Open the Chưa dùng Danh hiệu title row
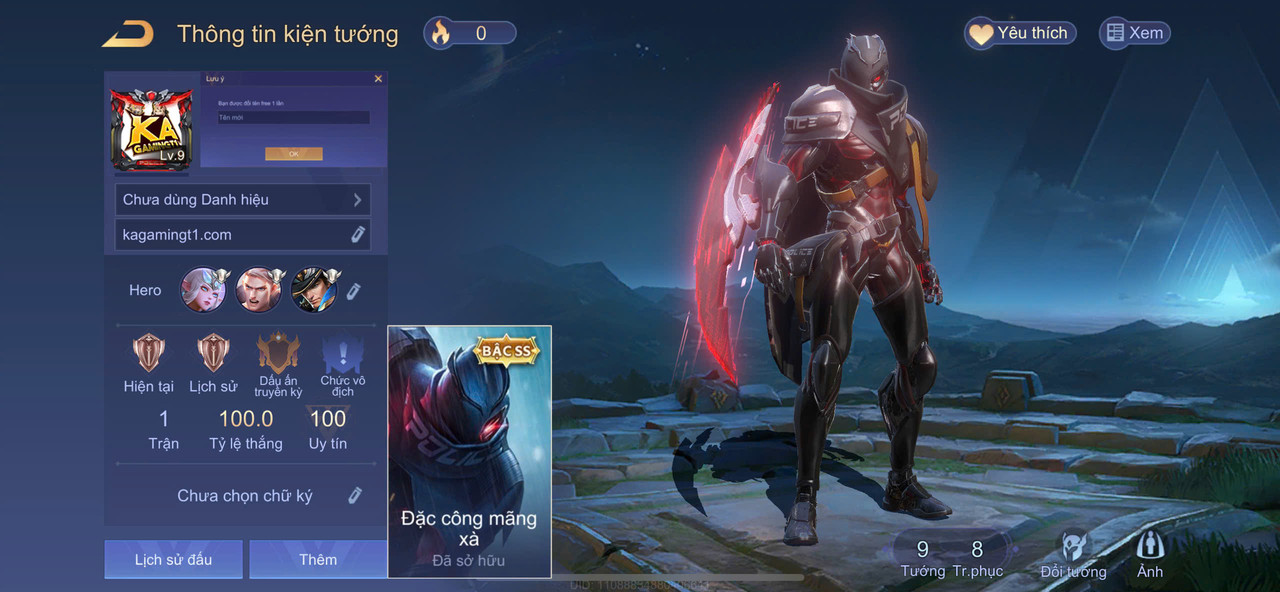1280x592 pixels. click(x=242, y=200)
